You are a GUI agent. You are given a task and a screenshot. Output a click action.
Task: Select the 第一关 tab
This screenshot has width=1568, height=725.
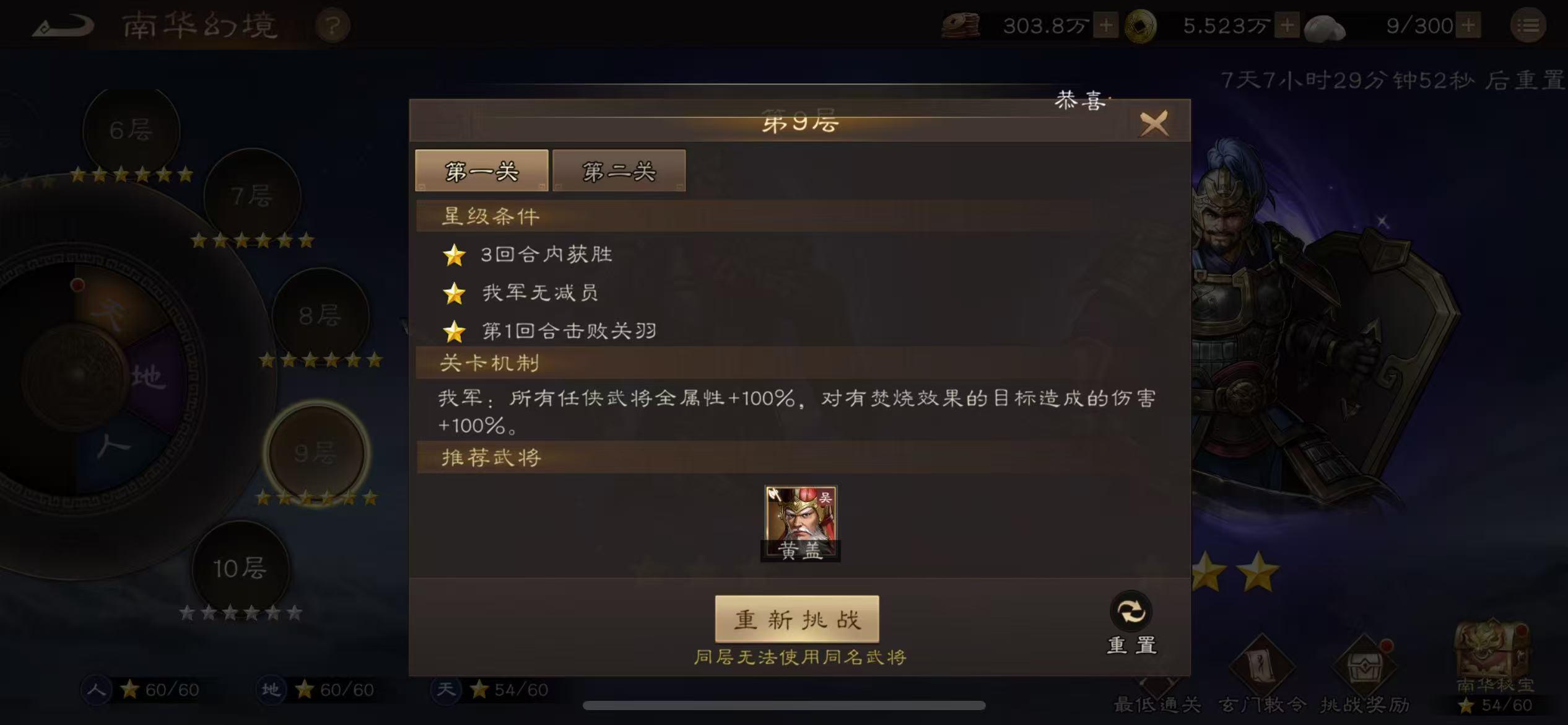click(x=482, y=170)
